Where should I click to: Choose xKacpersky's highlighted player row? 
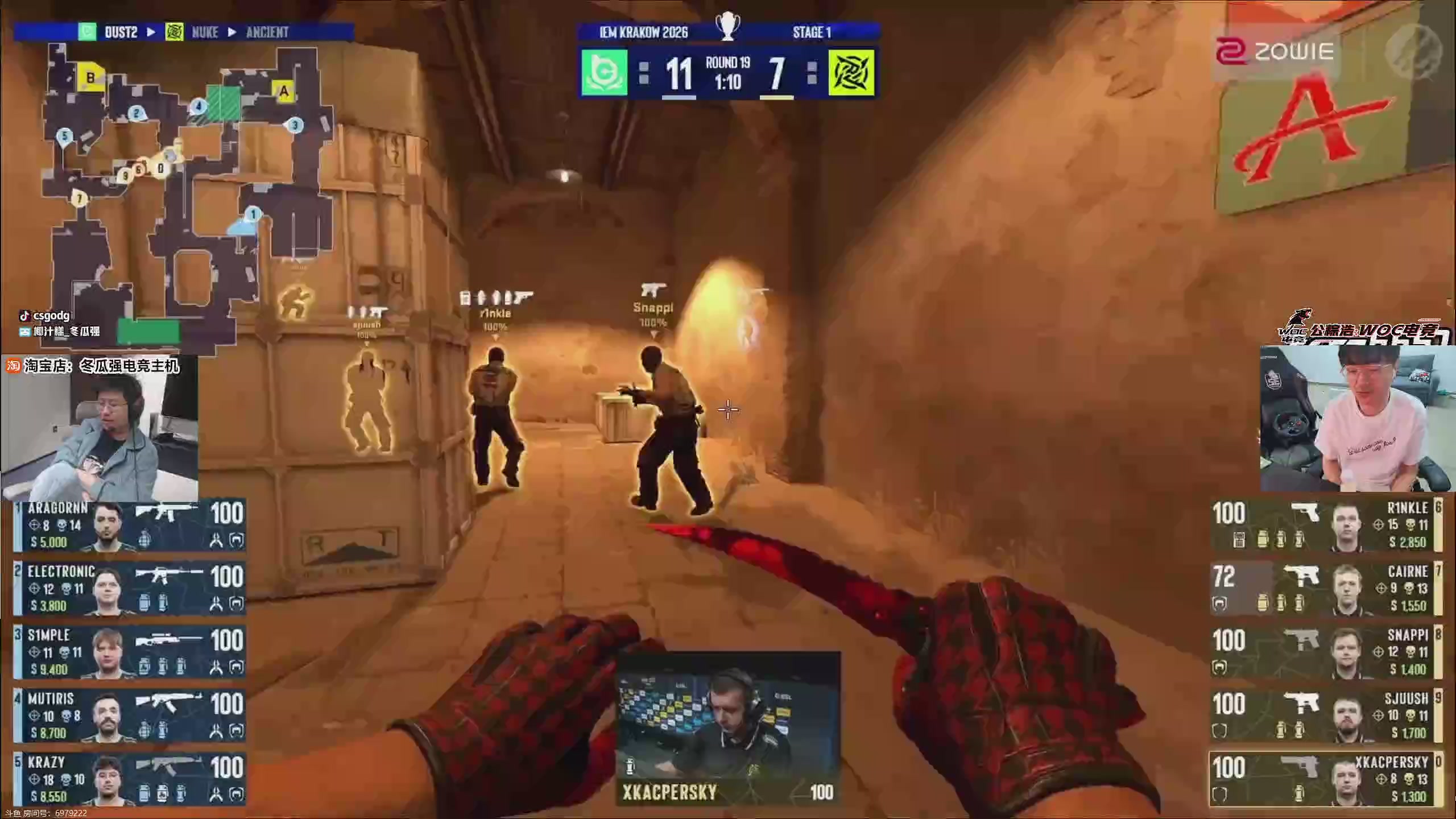coord(1325,780)
